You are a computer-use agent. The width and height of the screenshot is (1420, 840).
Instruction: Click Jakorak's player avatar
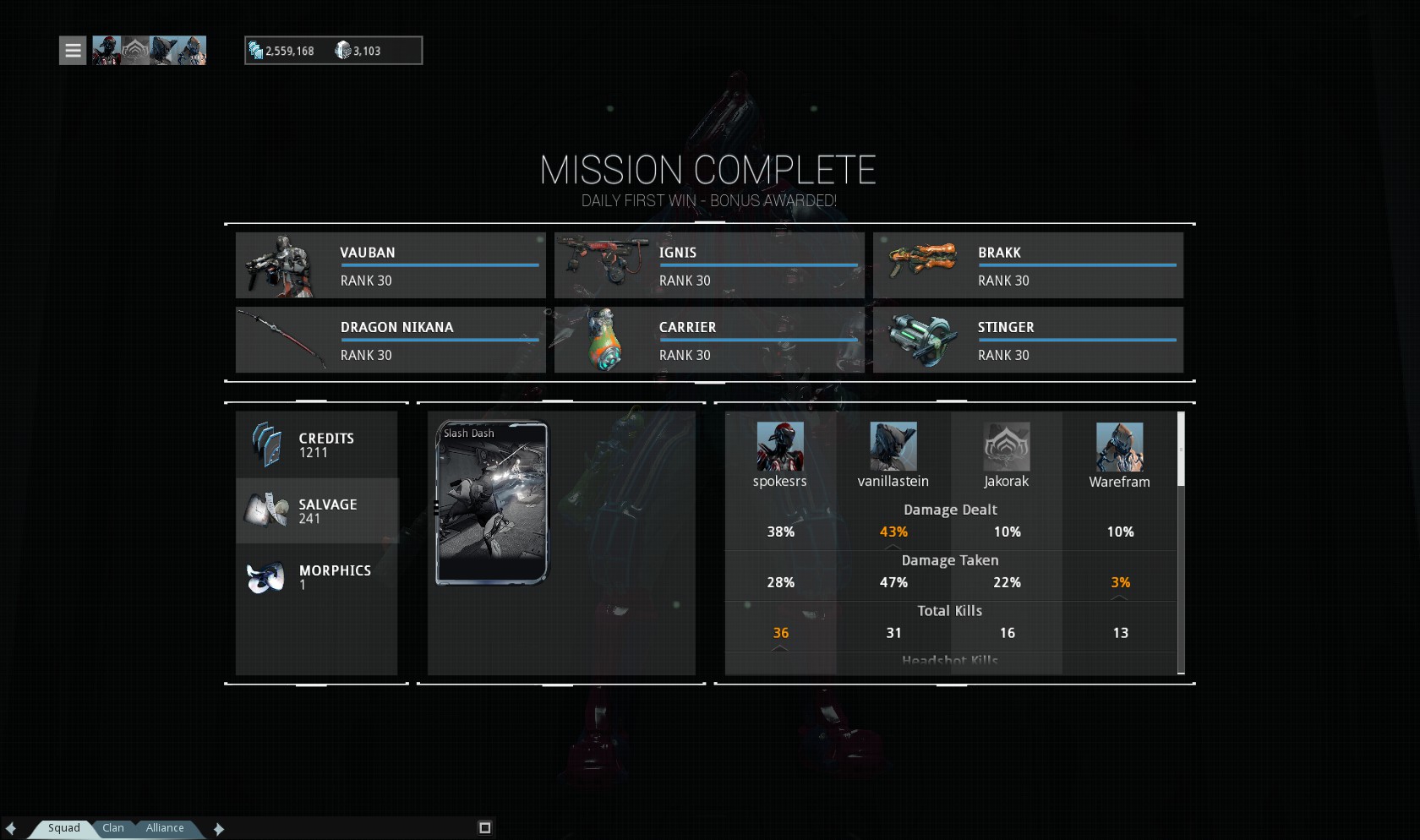[1007, 447]
